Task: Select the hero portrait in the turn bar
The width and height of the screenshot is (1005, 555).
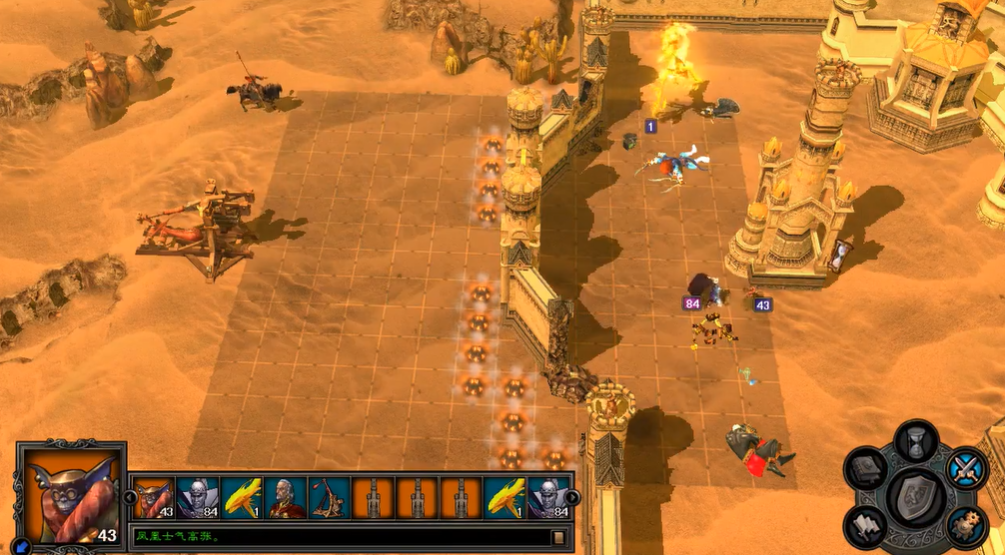Action: (x=285, y=497)
